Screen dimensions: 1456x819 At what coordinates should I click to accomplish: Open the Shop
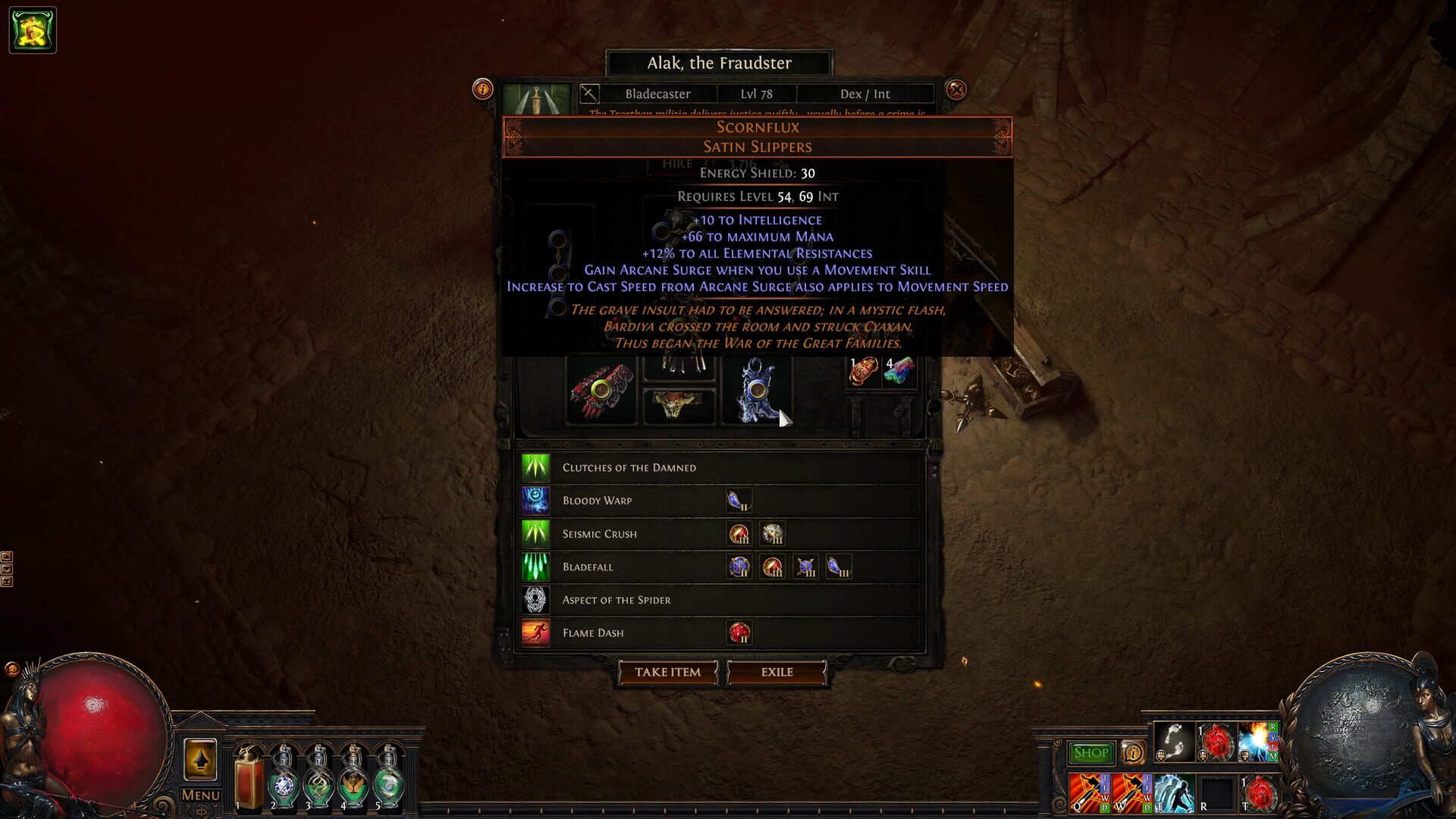tap(1090, 752)
